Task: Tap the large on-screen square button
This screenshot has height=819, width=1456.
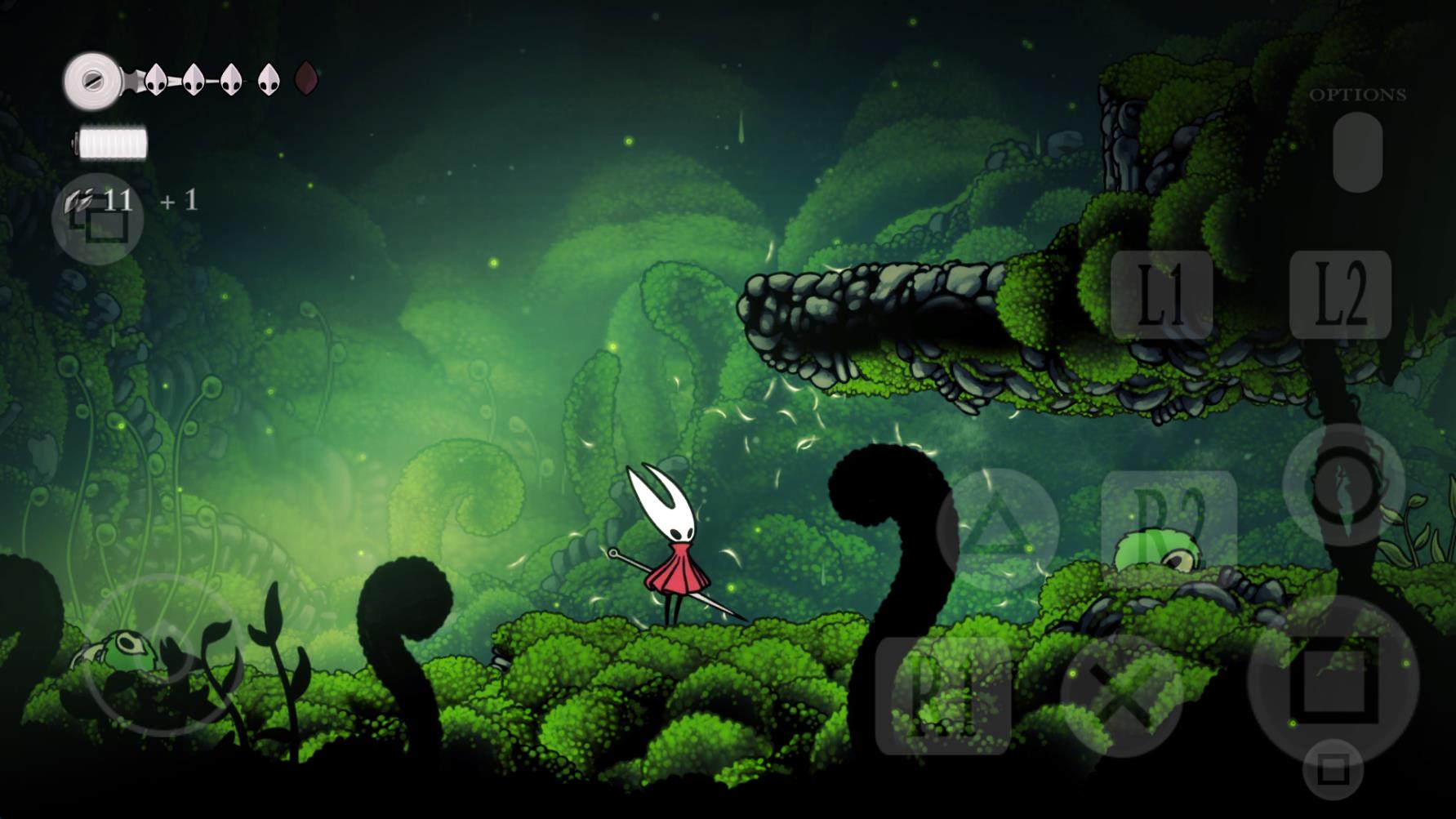Action: click(x=1333, y=681)
